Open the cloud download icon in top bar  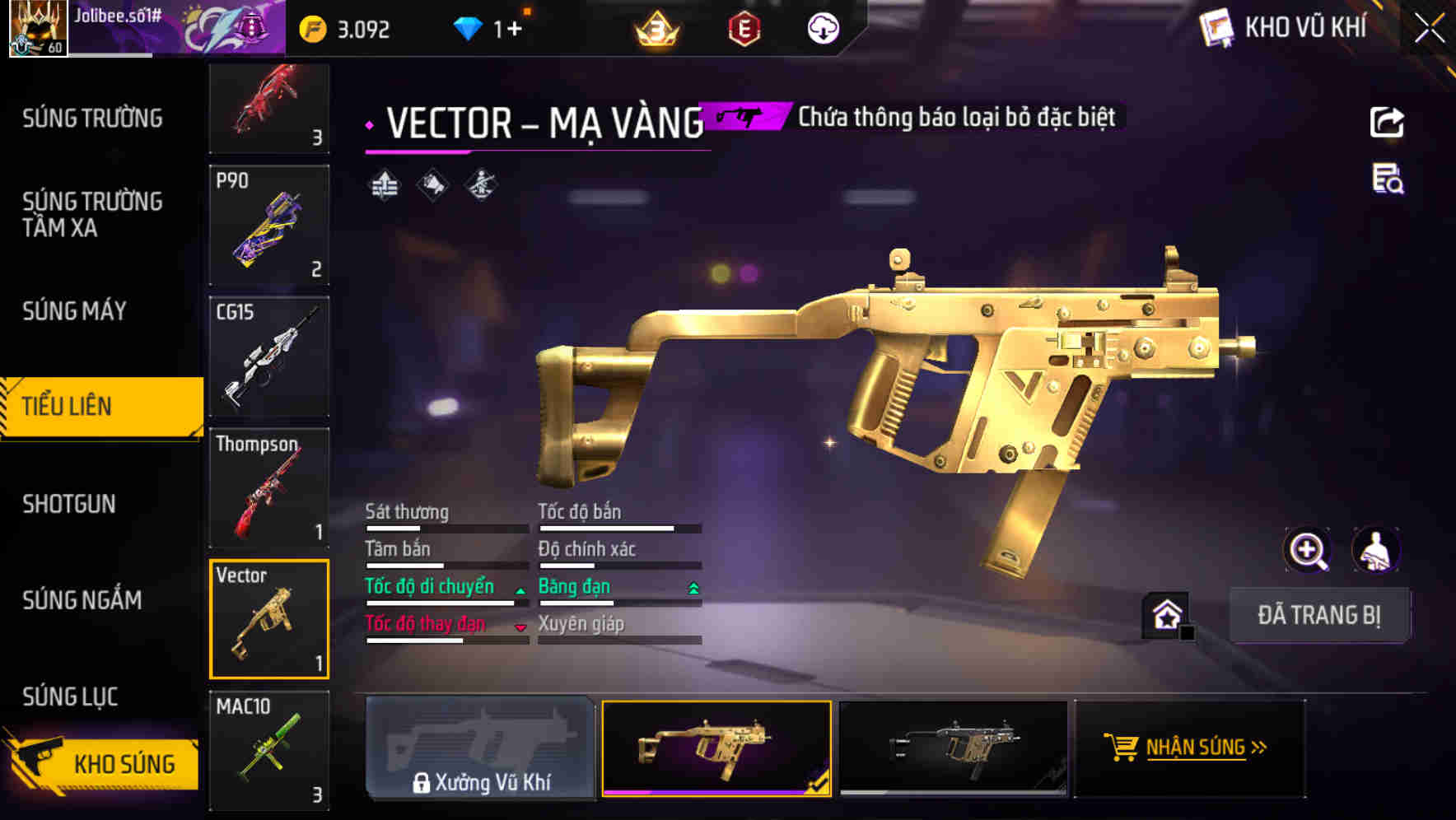pos(822,28)
